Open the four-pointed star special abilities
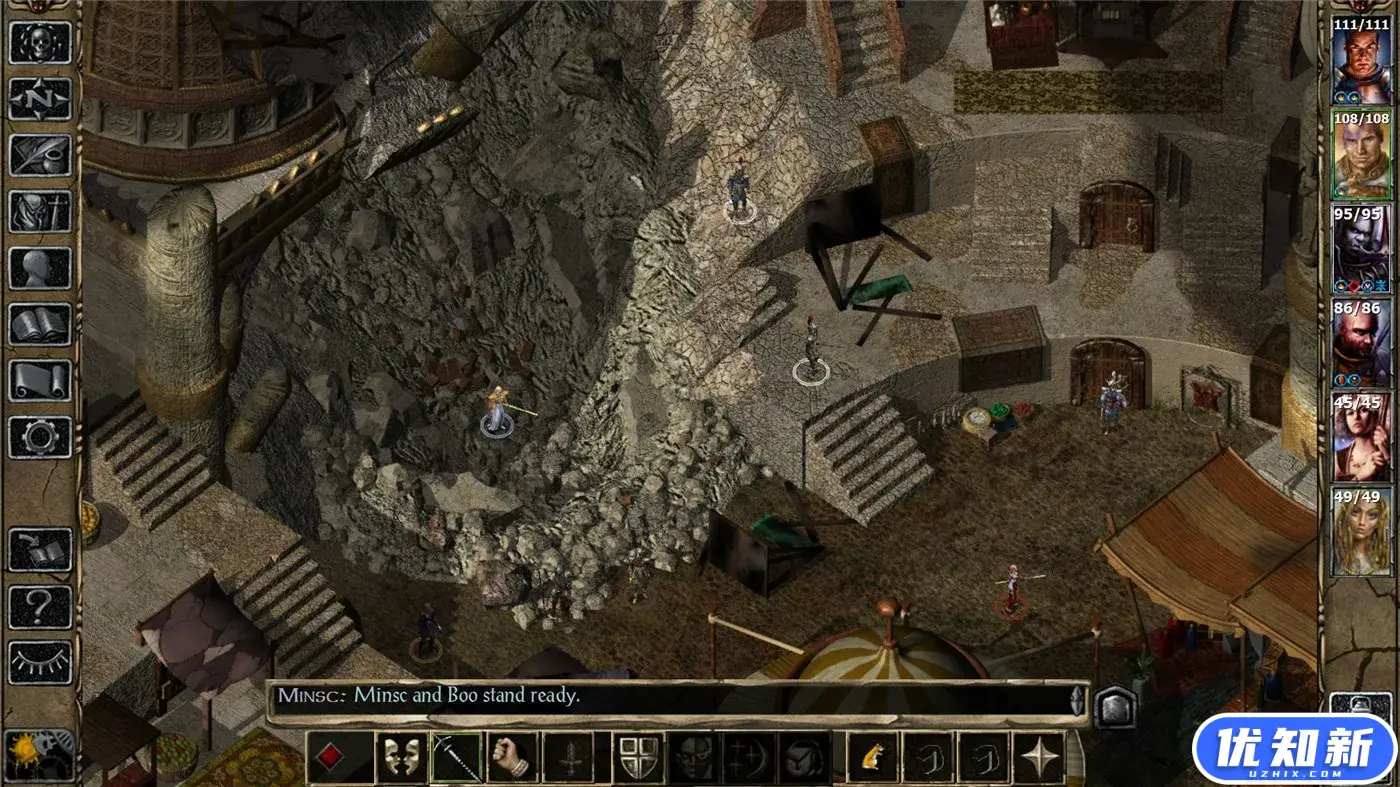 pyautogui.click(x=1040, y=757)
